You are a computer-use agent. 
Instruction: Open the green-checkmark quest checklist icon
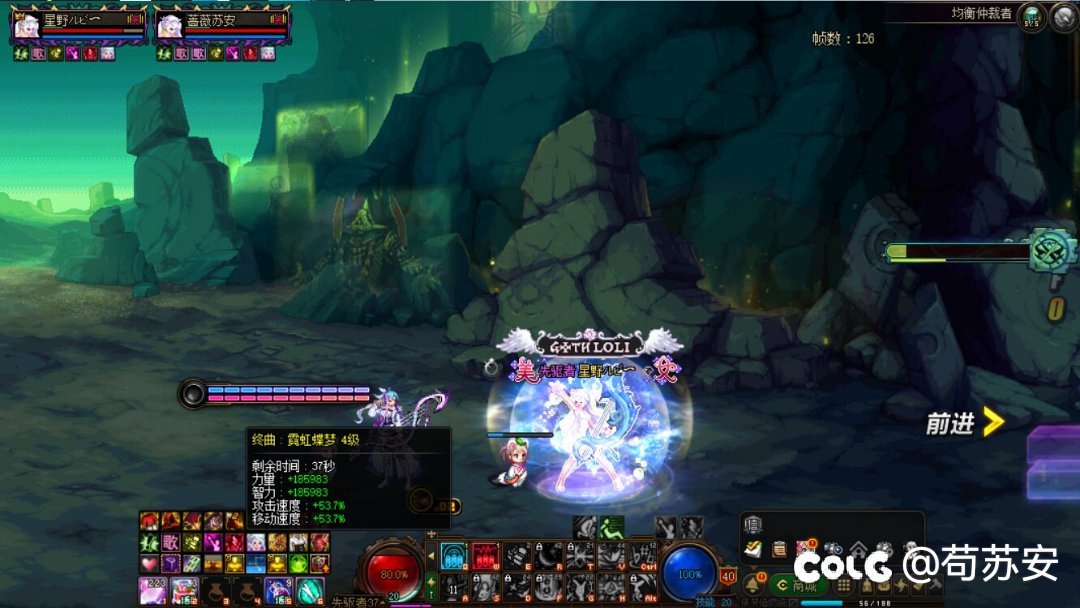coord(753,548)
